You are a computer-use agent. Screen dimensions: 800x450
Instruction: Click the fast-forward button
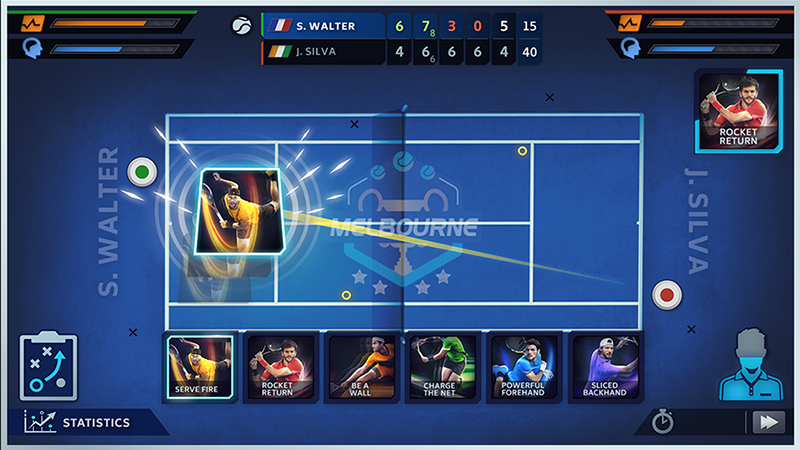(768, 422)
